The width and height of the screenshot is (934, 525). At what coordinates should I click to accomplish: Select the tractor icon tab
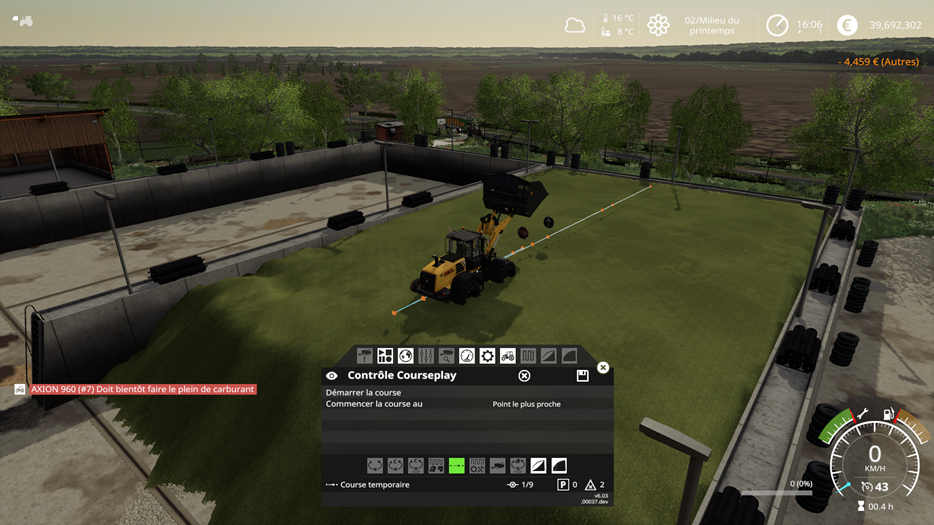point(508,356)
